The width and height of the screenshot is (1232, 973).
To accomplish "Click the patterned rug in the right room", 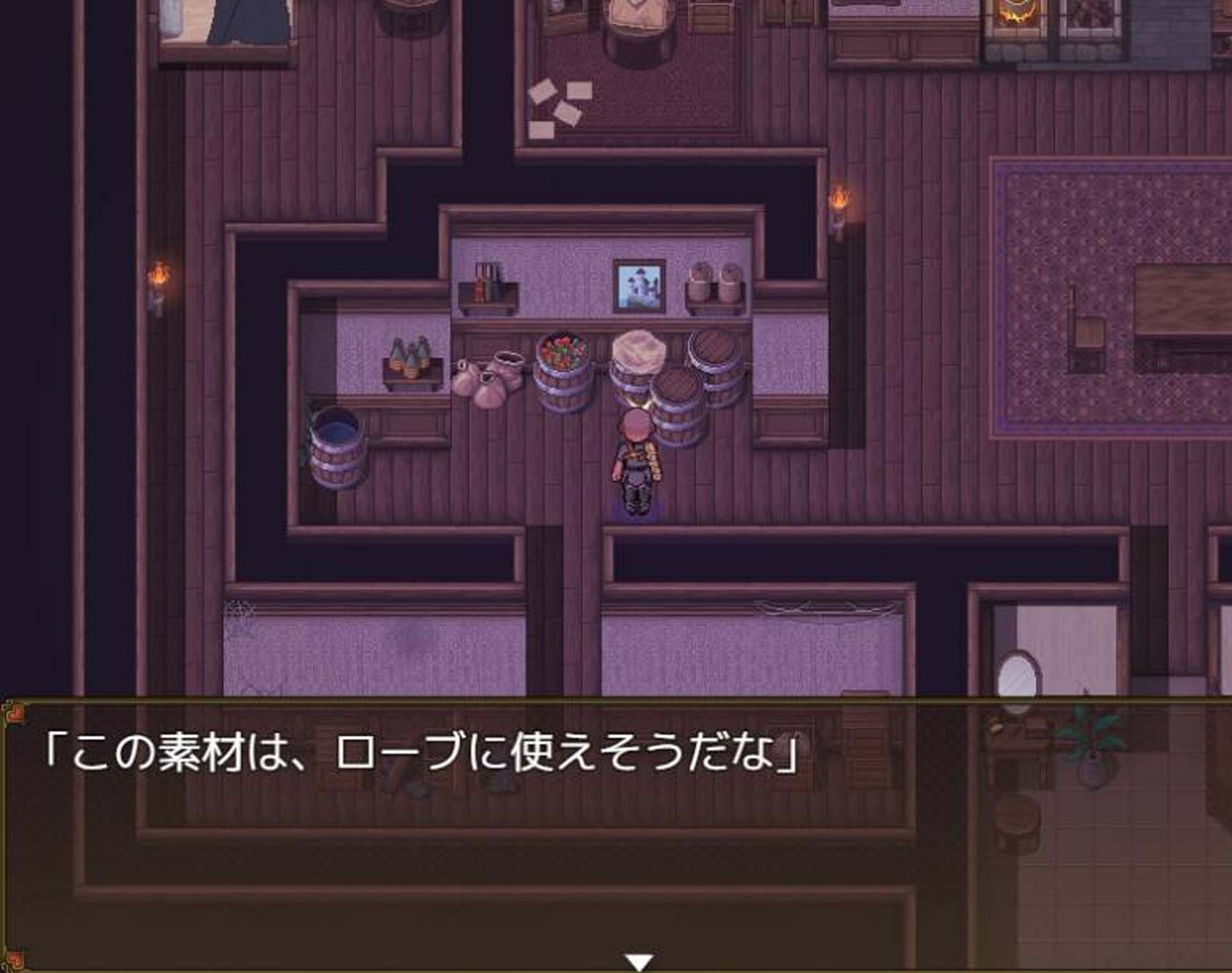I will pyautogui.click(x=1102, y=259).
